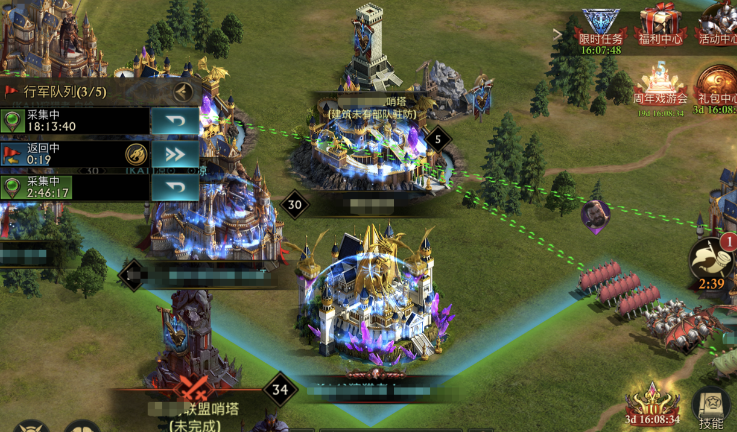Viewport: 737px width, 432px height.
Task: Speed up the returning march
Action: [x=175, y=154]
